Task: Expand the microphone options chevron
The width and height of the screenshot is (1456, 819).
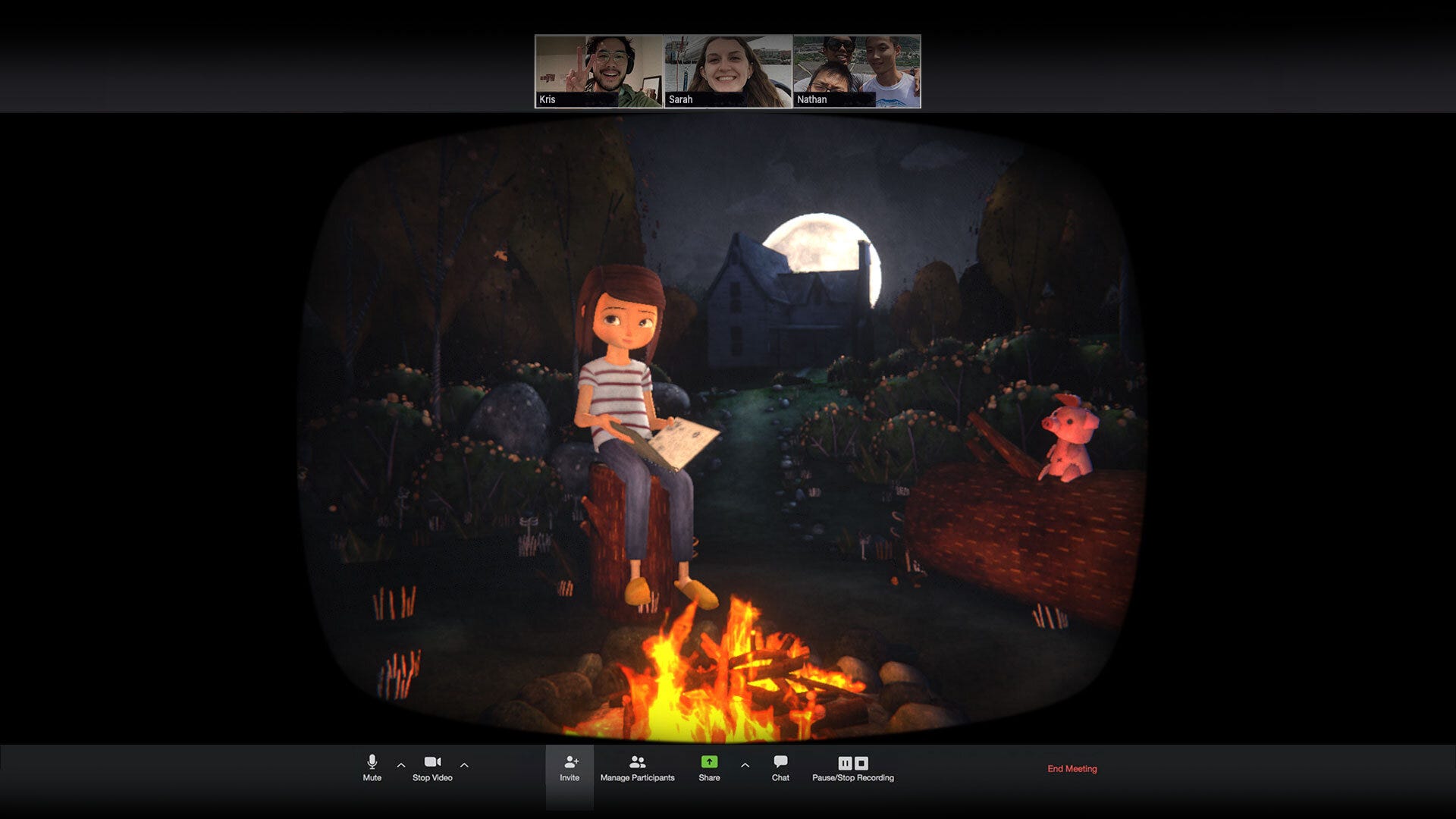Action: (x=401, y=766)
